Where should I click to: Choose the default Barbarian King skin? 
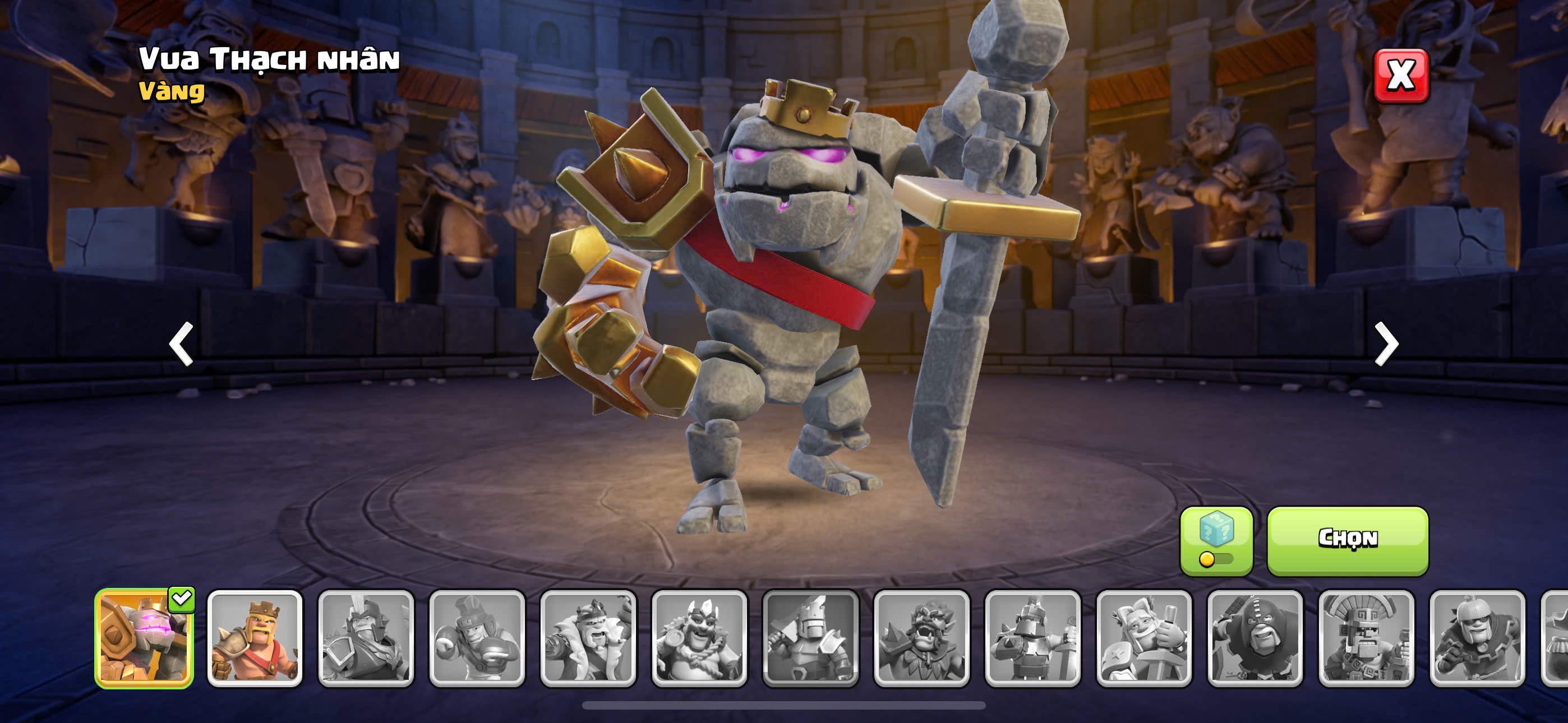click(255, 638)
